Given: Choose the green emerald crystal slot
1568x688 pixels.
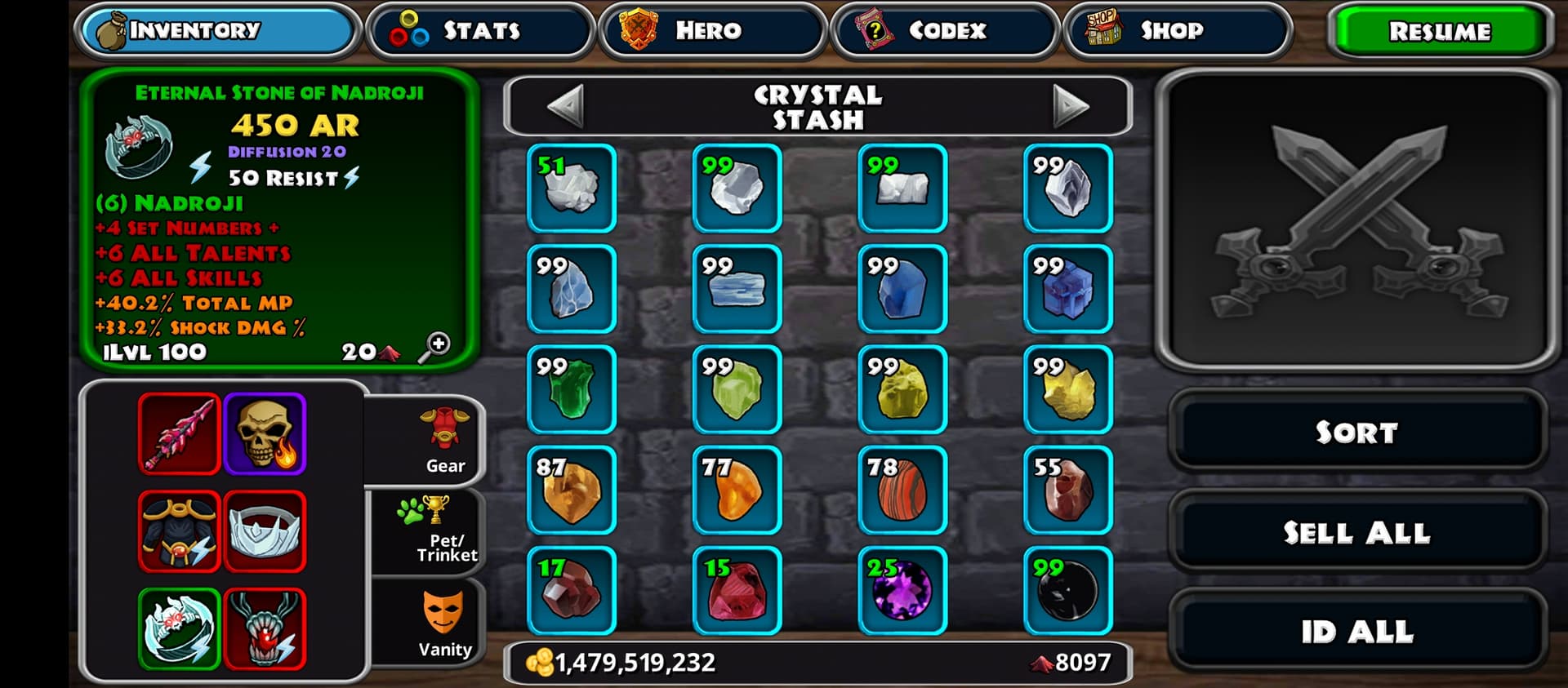Looking at the screenshot, I should coord(572,390).
